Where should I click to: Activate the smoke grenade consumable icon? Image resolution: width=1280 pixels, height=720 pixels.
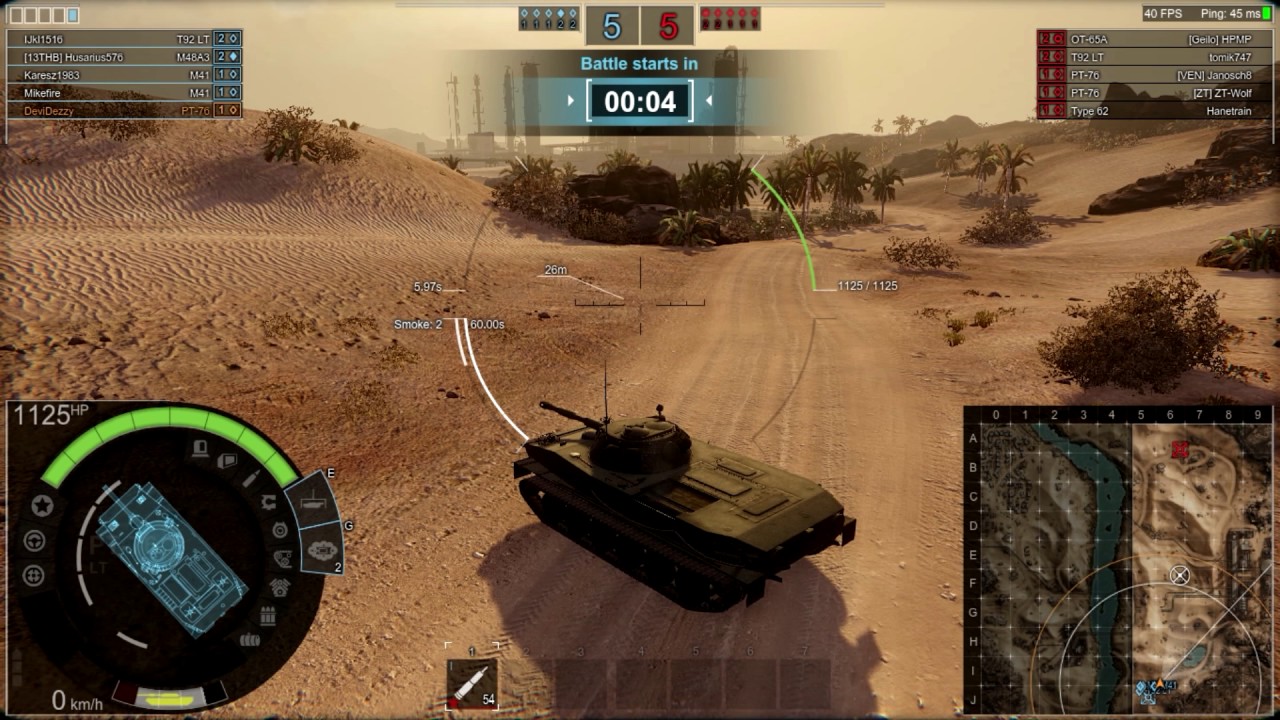click(323, 549)
